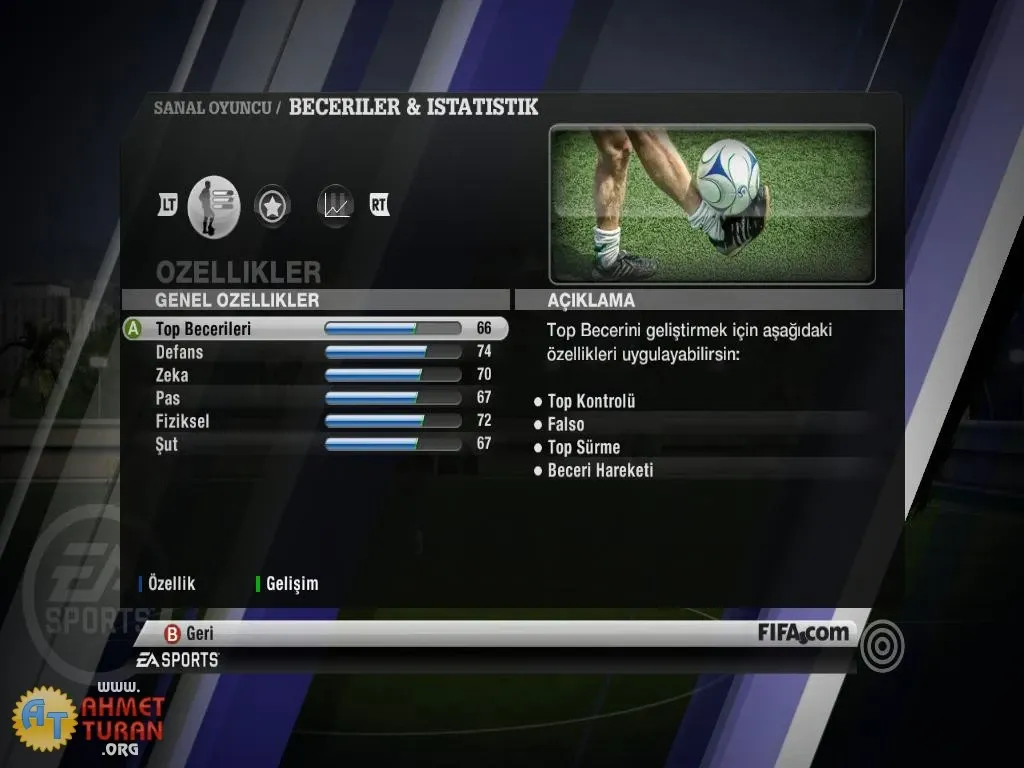Viewport: 1024px width, 768px height.
Task: Click the ball skills preview image
Action: (712, 205)
